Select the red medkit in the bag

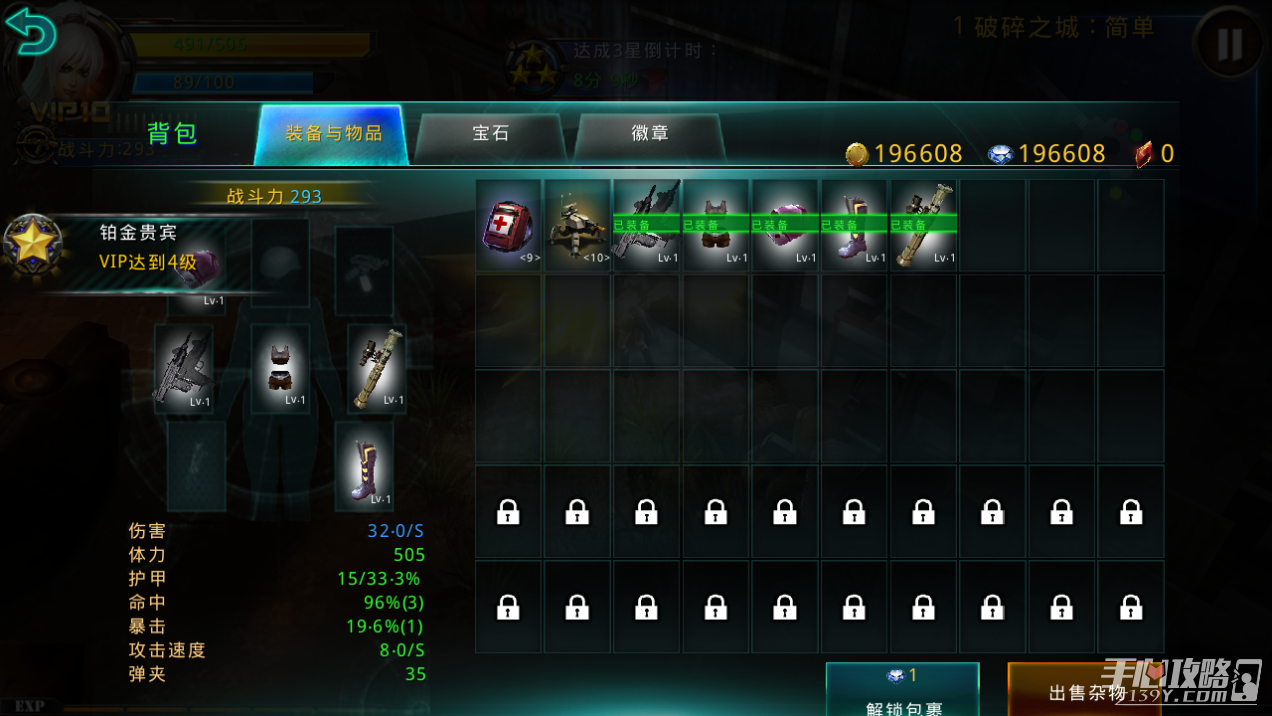[x=509, y=226]
